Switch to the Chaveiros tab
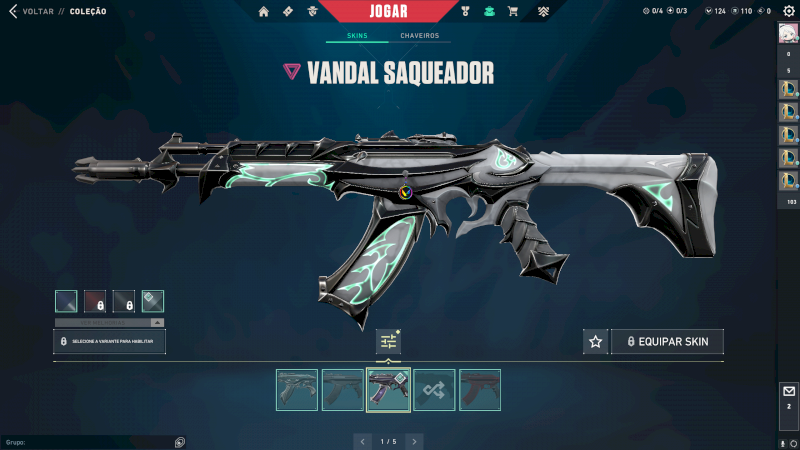This screenshot has width=800, height=450. 419,36
